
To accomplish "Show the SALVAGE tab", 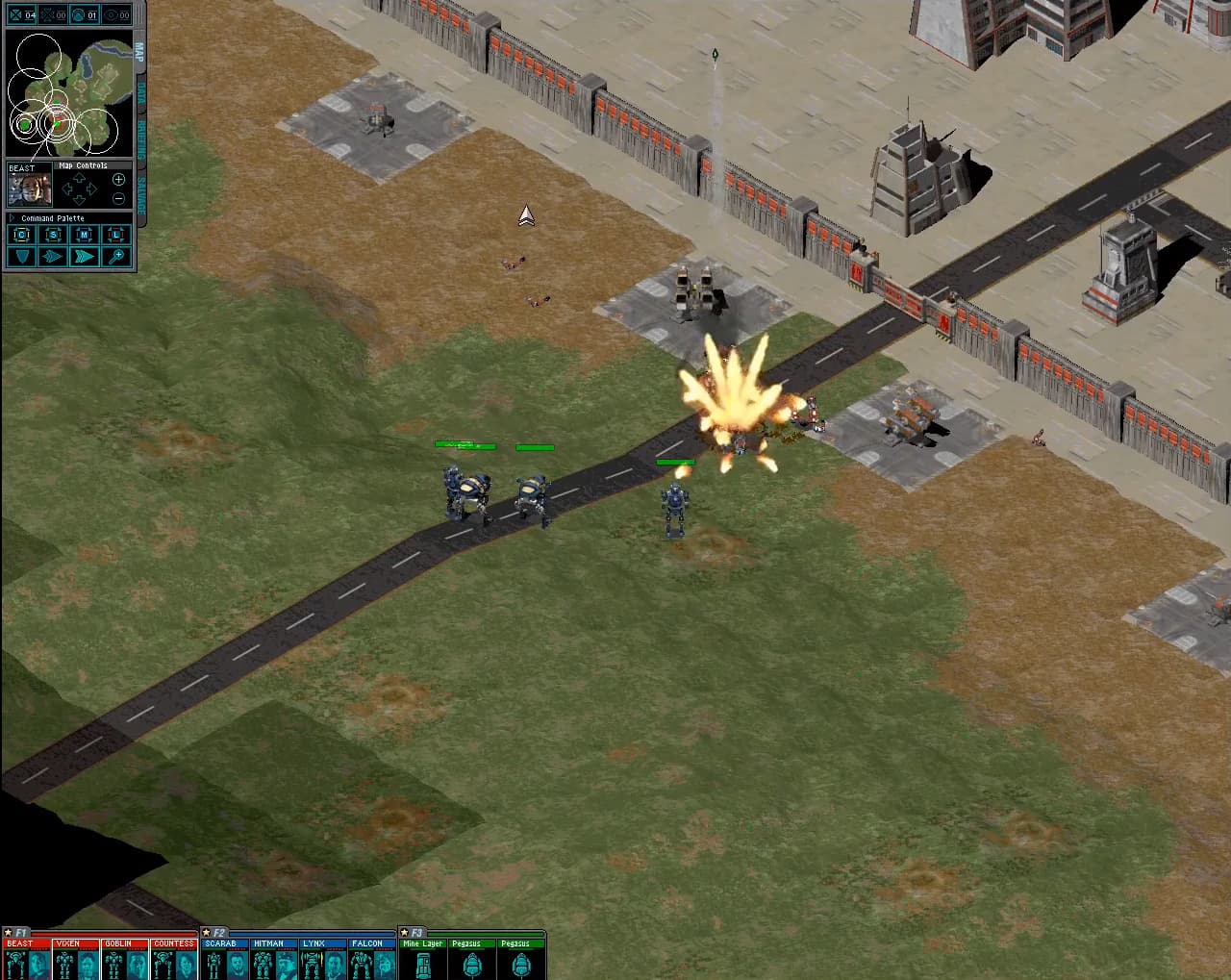I will point(140,191).
